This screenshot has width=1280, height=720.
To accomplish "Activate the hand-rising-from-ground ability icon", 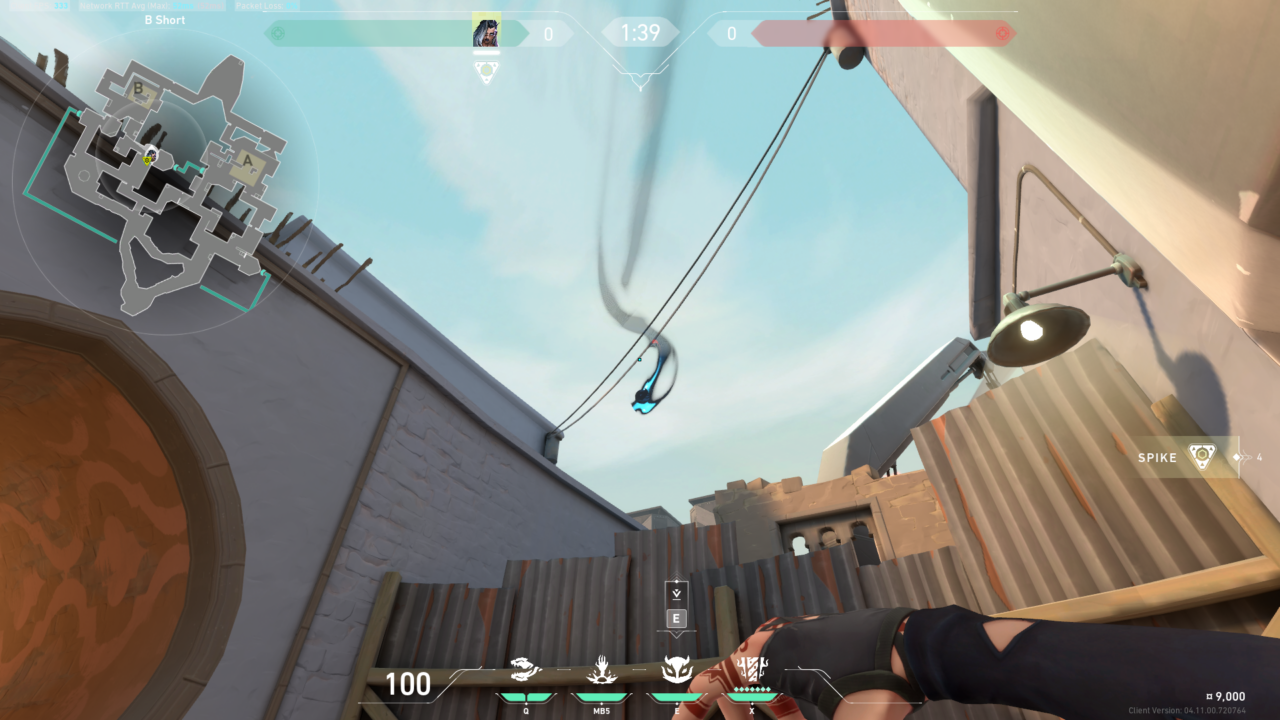I will click(601, 669).
